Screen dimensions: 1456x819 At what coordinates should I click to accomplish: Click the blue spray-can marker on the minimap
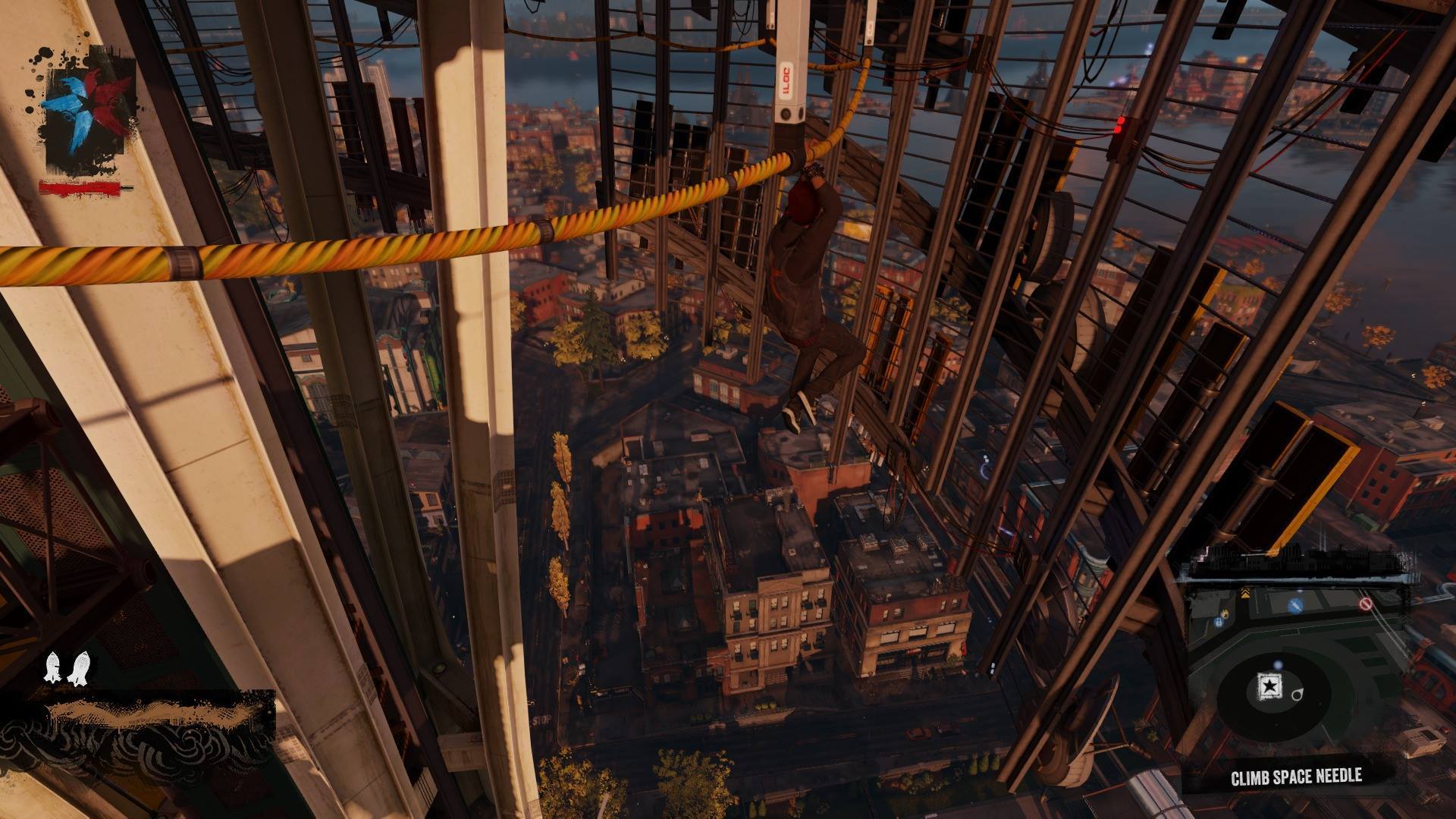(1294, 605)
